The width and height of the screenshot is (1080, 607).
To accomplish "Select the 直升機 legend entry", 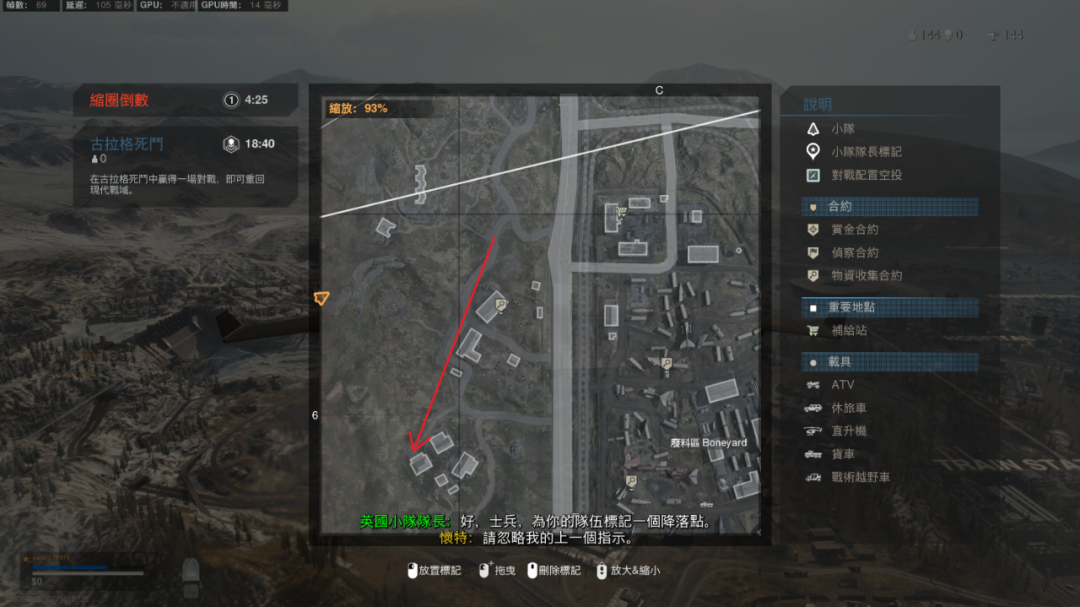I will (x=848, y=431).
